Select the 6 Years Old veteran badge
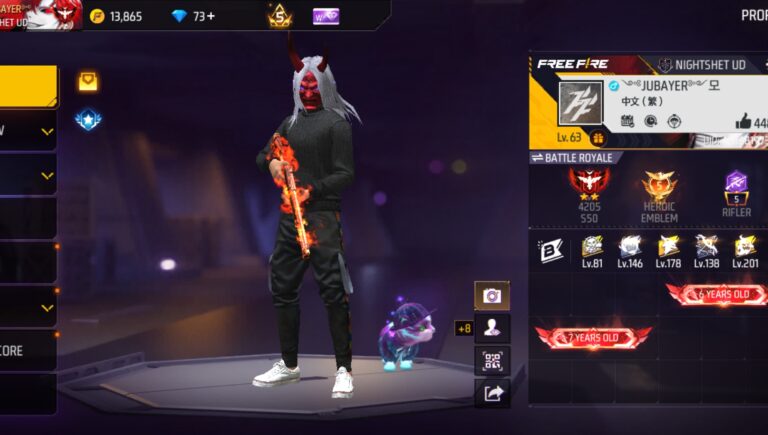This screenshot has width=768, height=435. coord(716,294)
